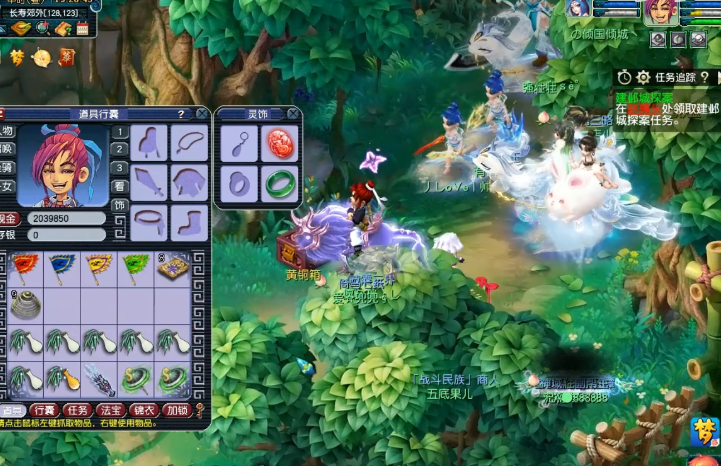Select the green fan item slot

(x=134, y=268)
